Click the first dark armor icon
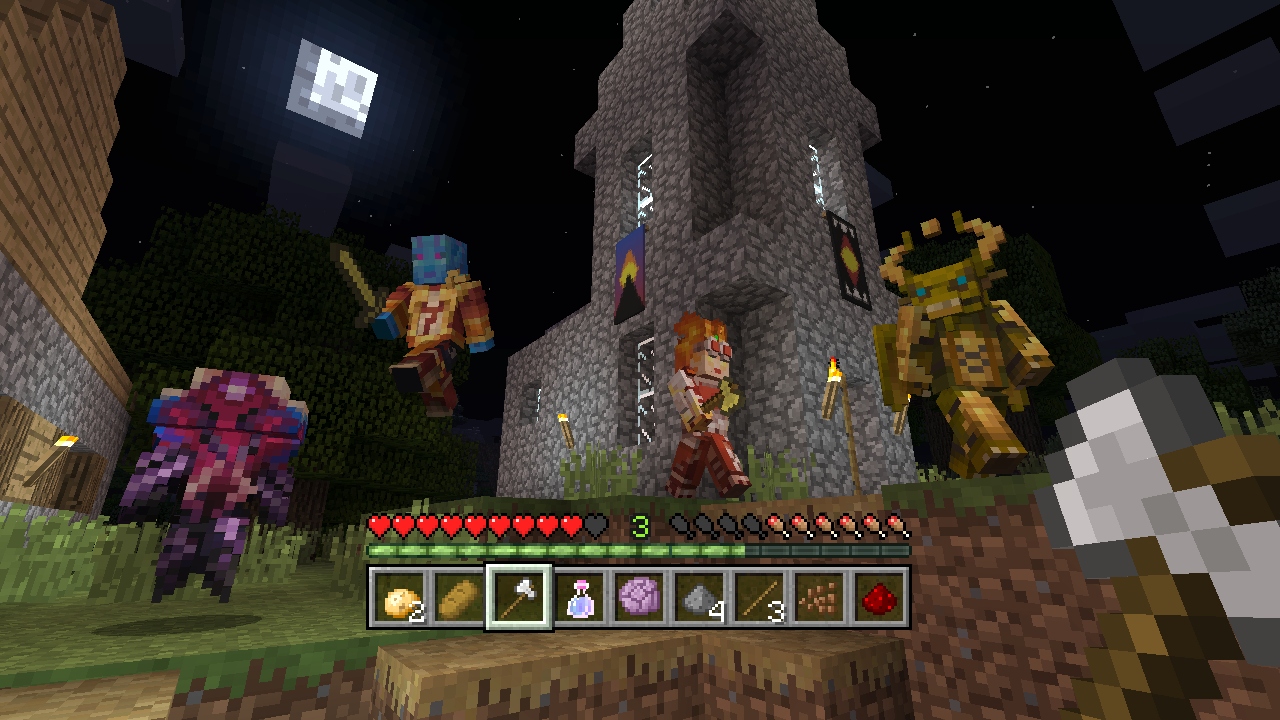 pos(682,524)
